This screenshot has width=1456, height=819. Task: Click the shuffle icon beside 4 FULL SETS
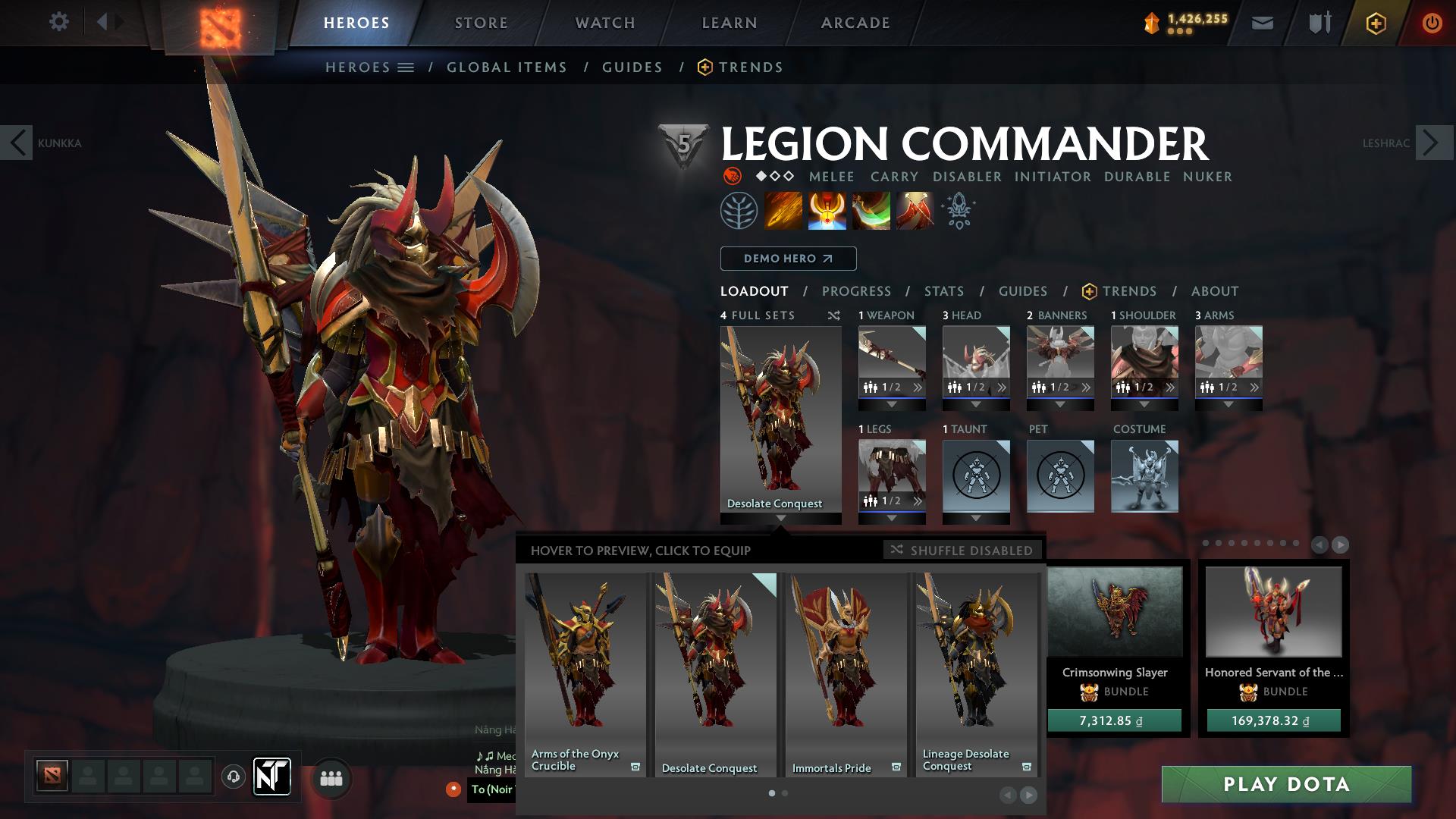833,315
